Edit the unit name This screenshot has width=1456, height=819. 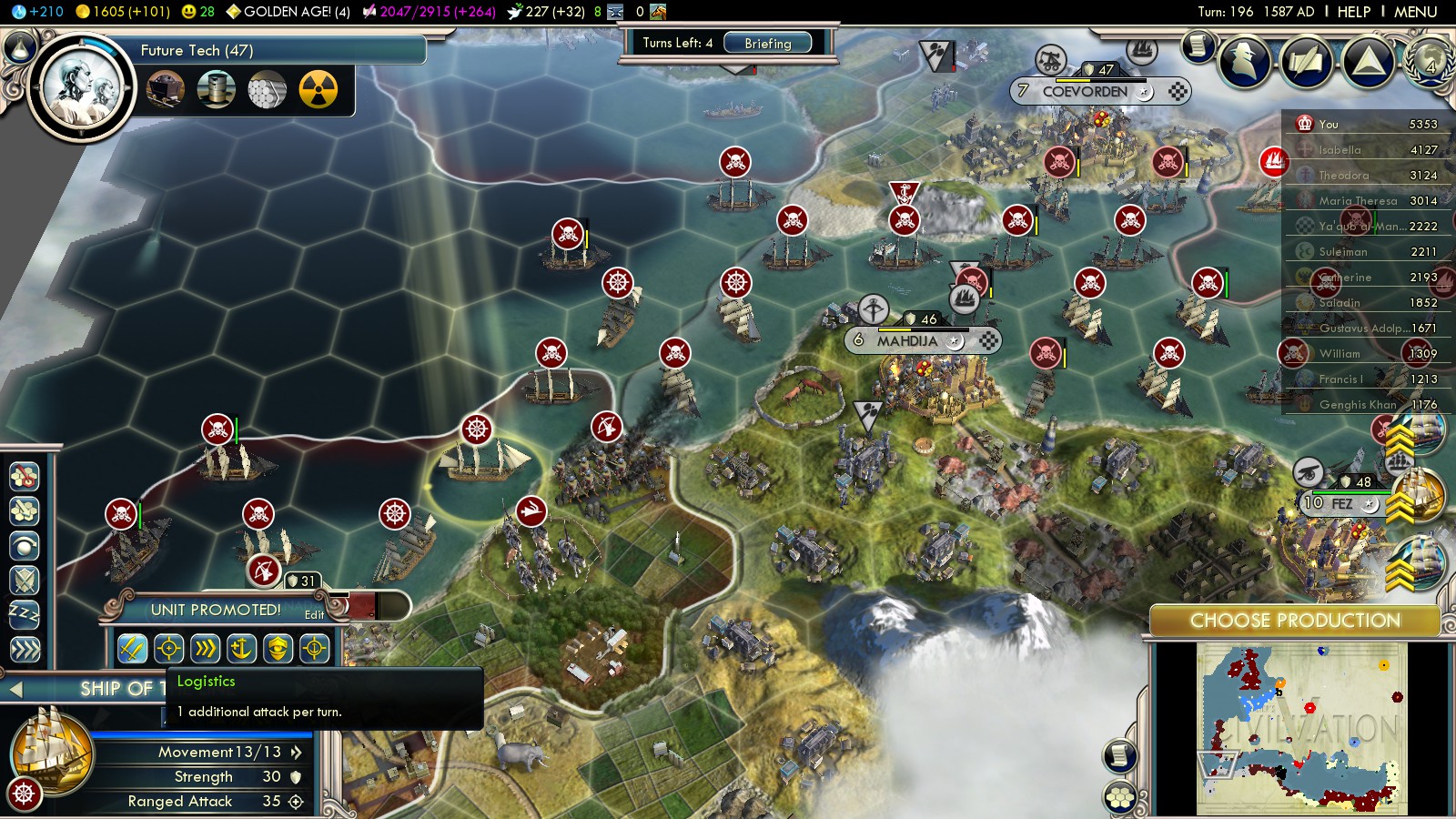point(314,615)
